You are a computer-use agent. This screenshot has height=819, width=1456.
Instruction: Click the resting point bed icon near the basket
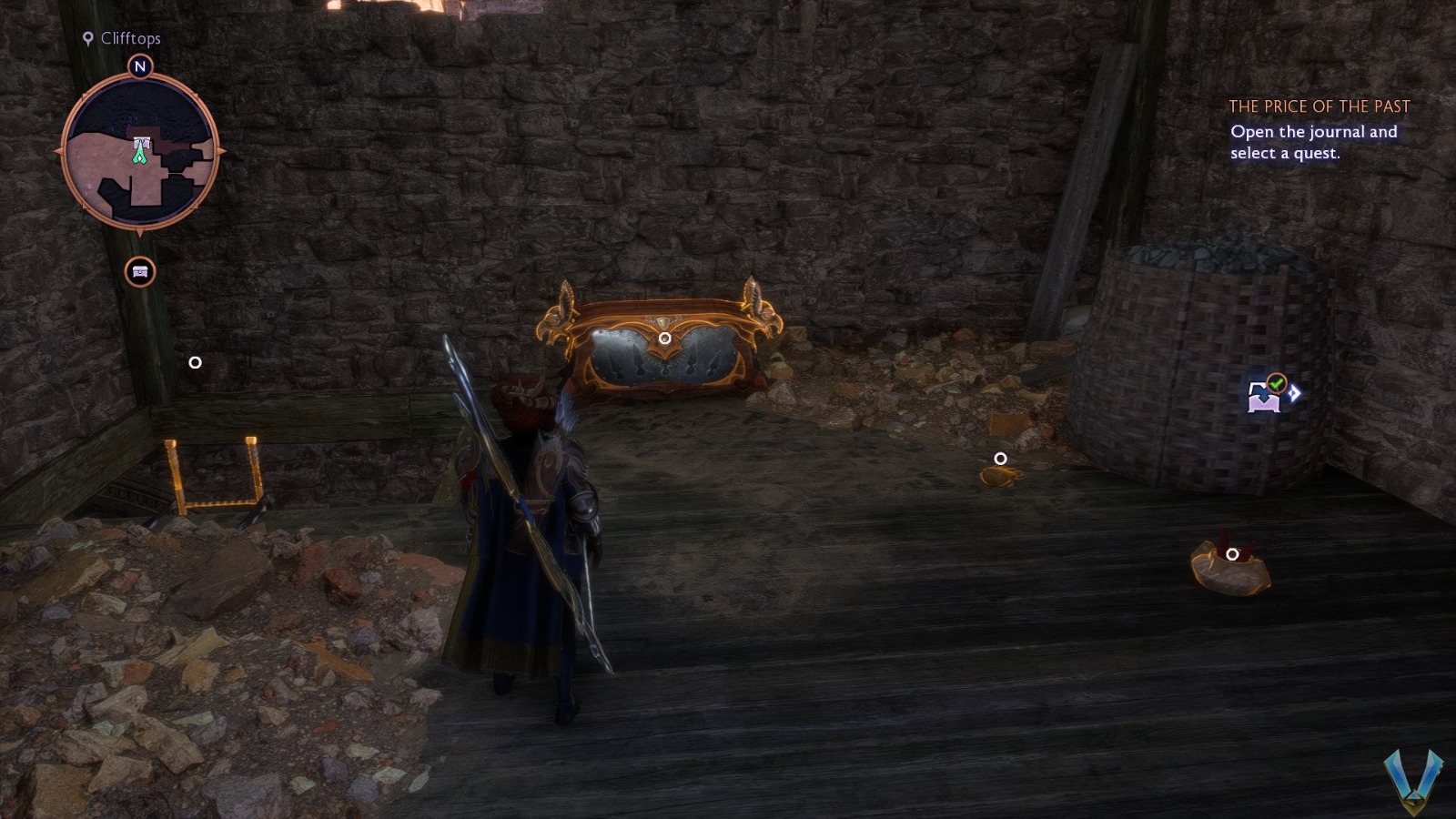point(1264,399)
